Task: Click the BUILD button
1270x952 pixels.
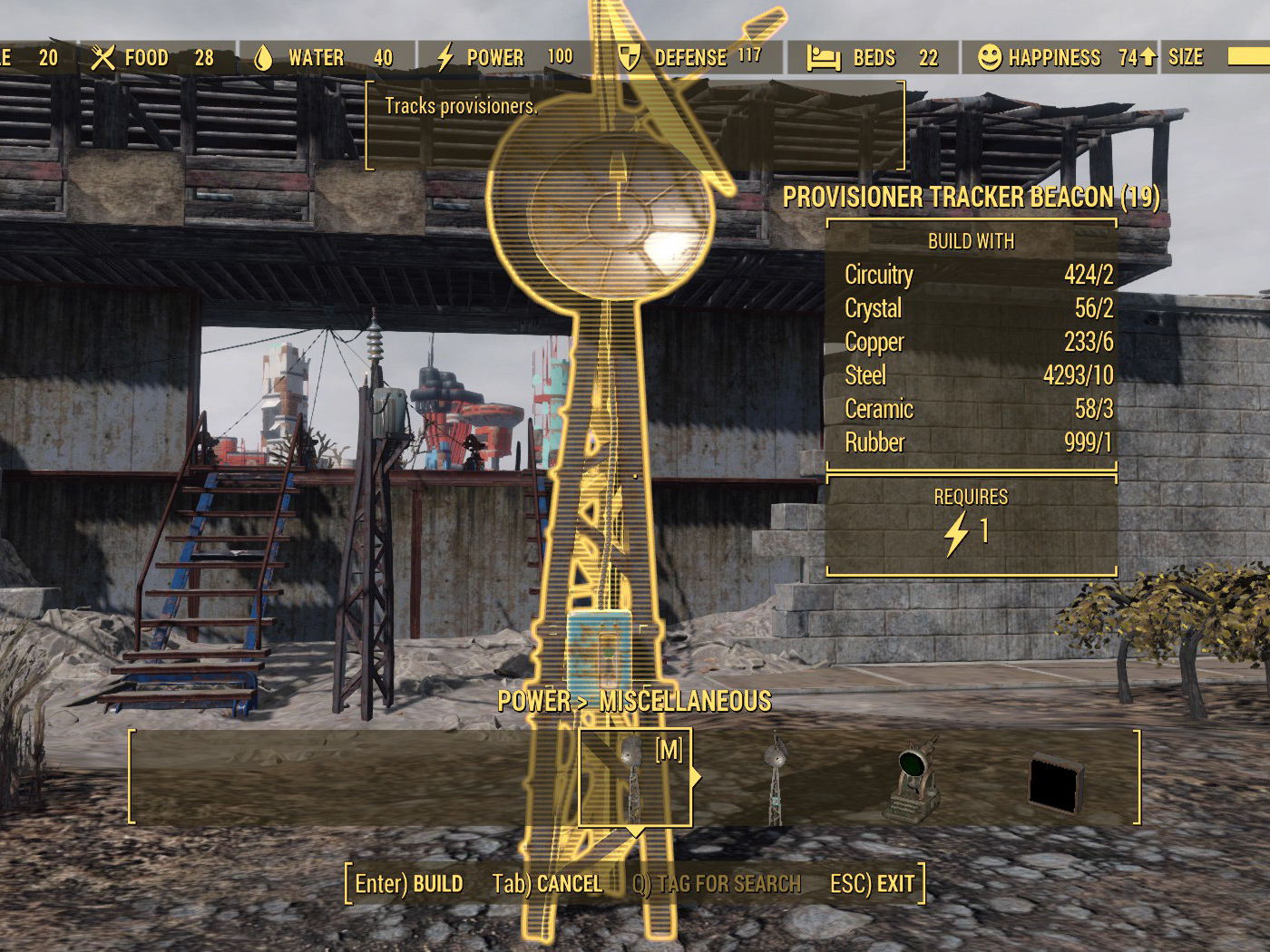Action: pos(409,884)
